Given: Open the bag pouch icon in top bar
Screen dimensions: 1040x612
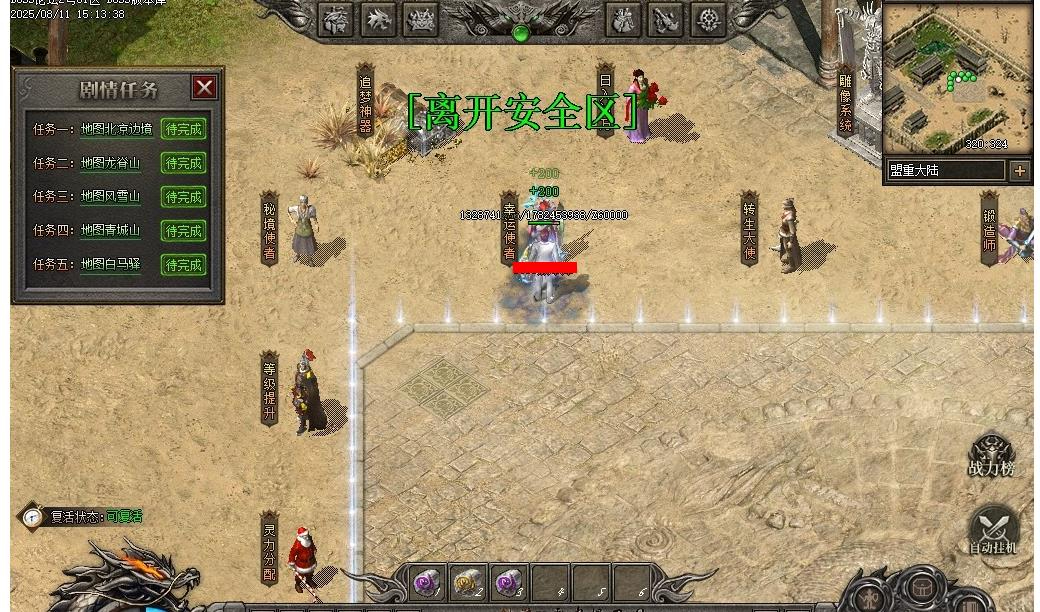Looking at the screenshot, I should coord(623,20).
